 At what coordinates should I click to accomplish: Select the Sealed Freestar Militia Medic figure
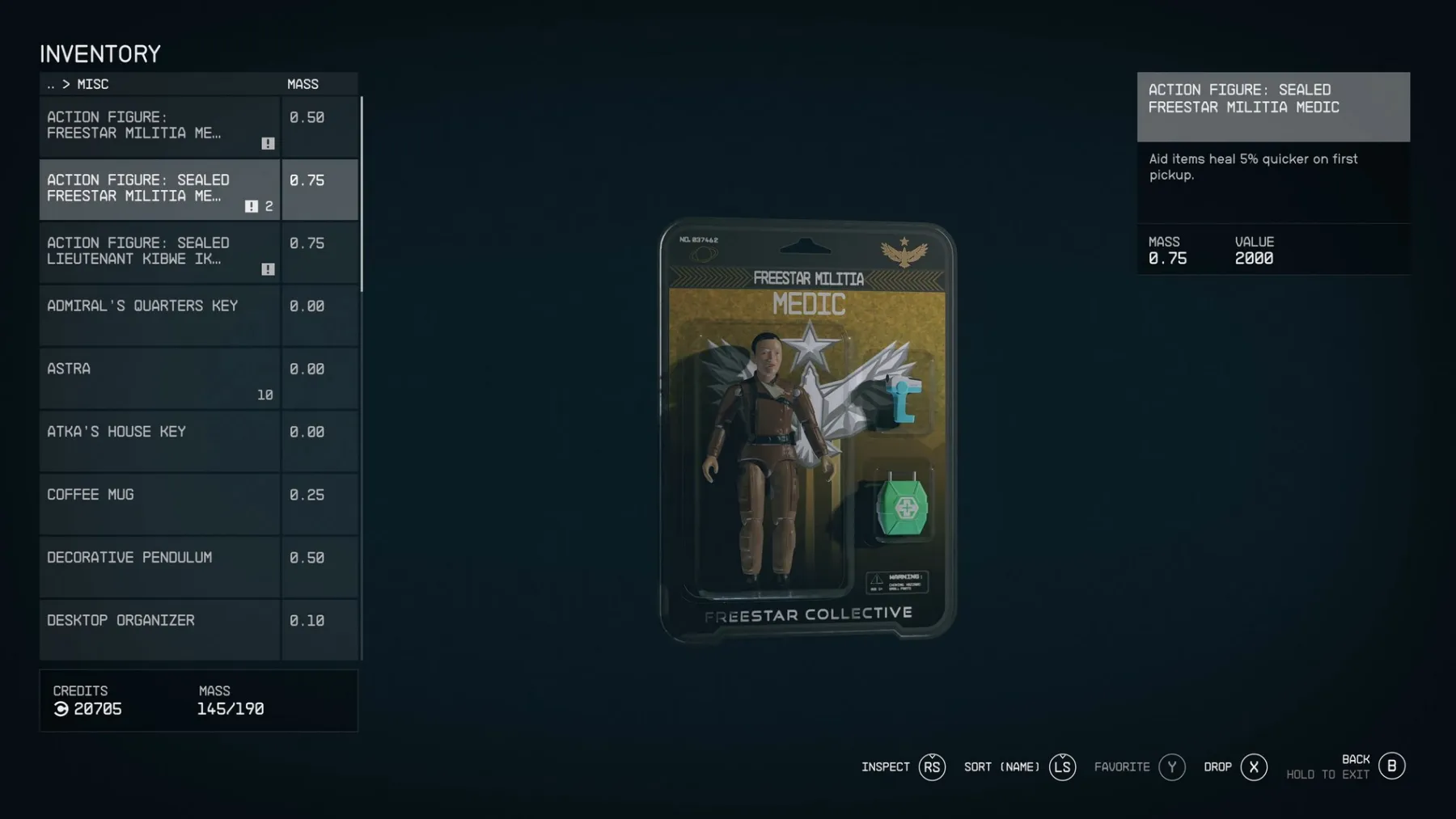(159, 189)
